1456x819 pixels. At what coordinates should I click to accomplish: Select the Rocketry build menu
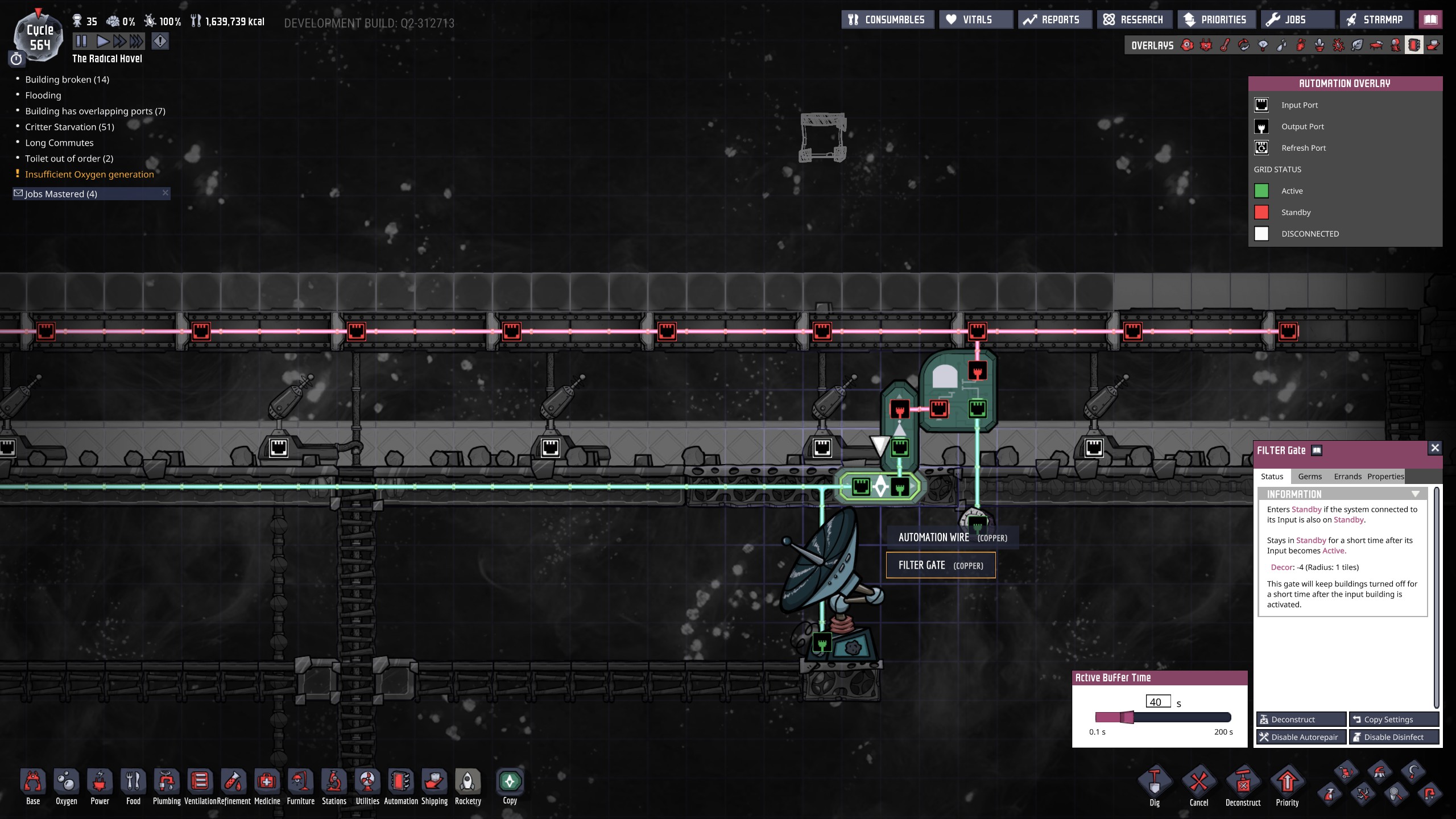(468, 786)
